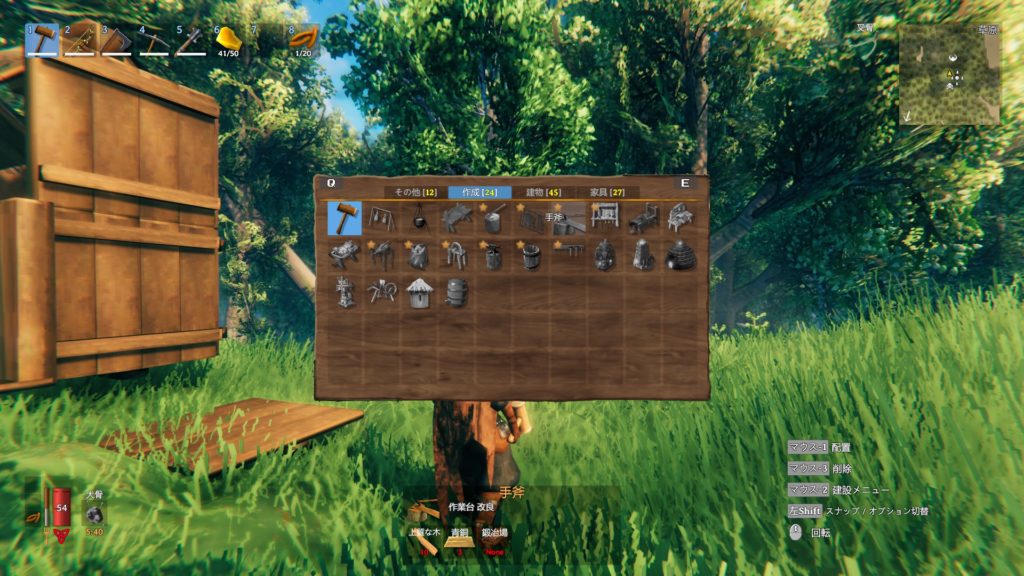Show the 家具 furniture tab

609,192
